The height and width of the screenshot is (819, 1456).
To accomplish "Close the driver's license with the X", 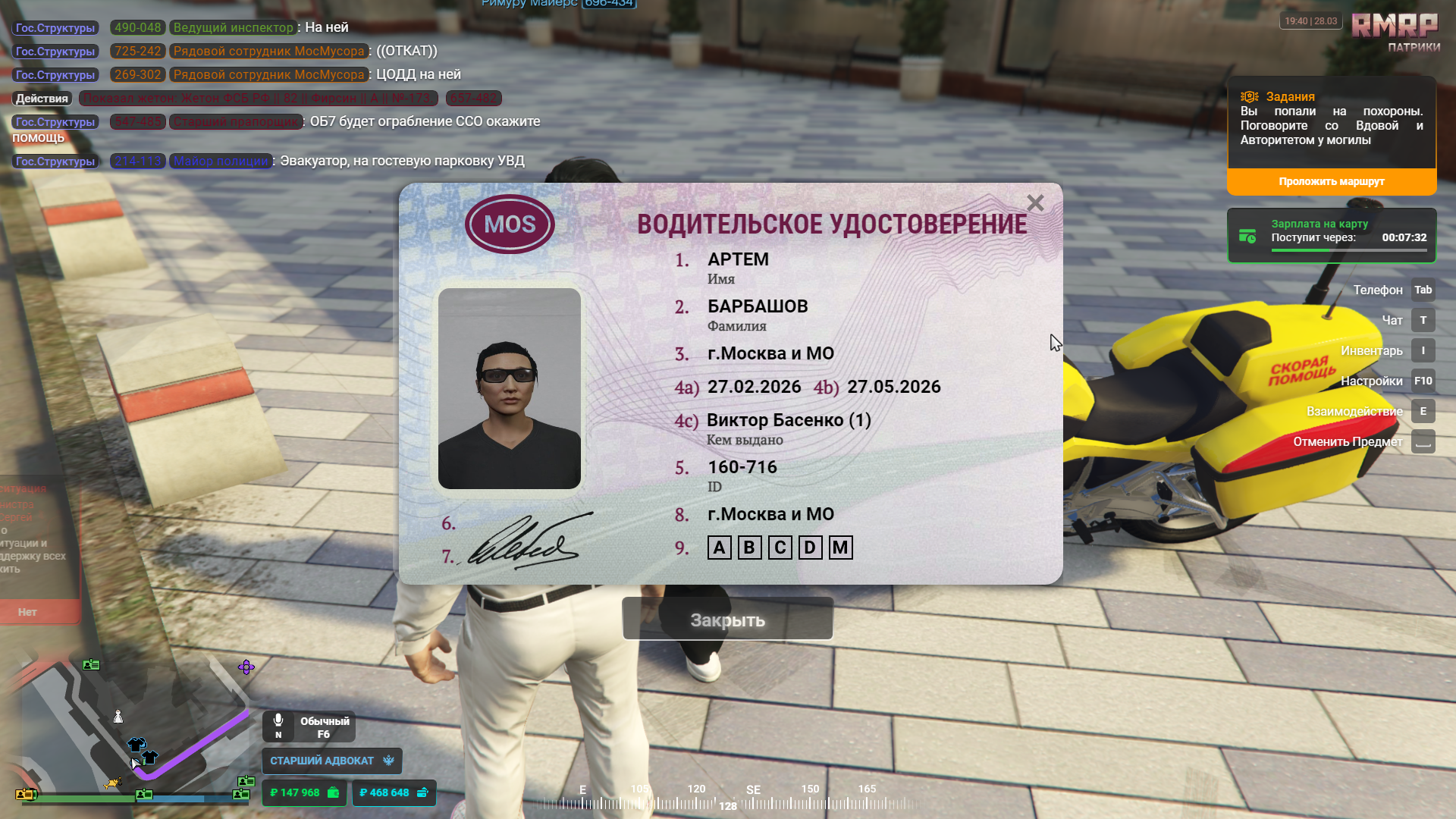I will coord(1035,203).
